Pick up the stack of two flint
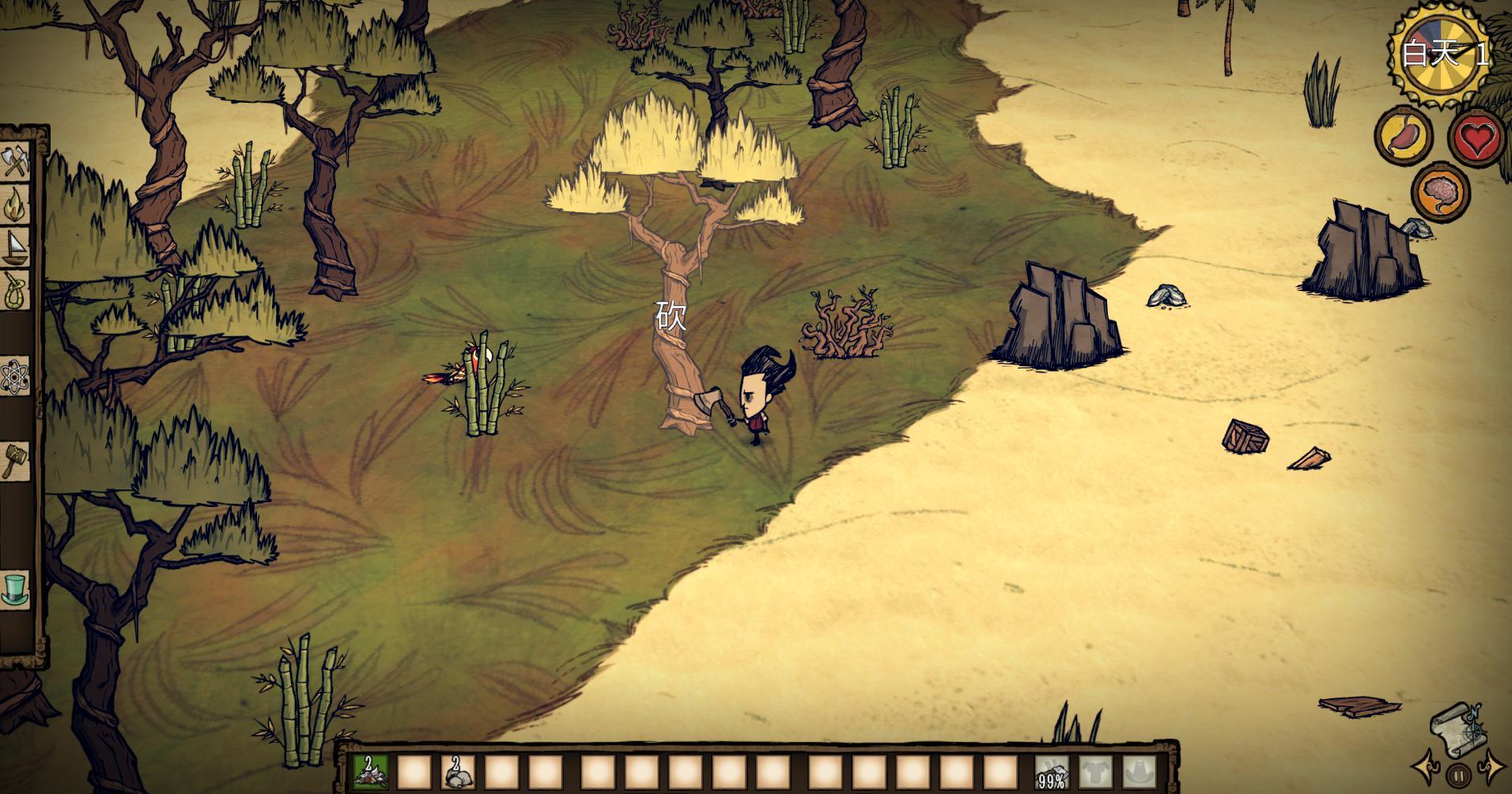The height and width of the screenshot is (794, 1512). [457, 773]
